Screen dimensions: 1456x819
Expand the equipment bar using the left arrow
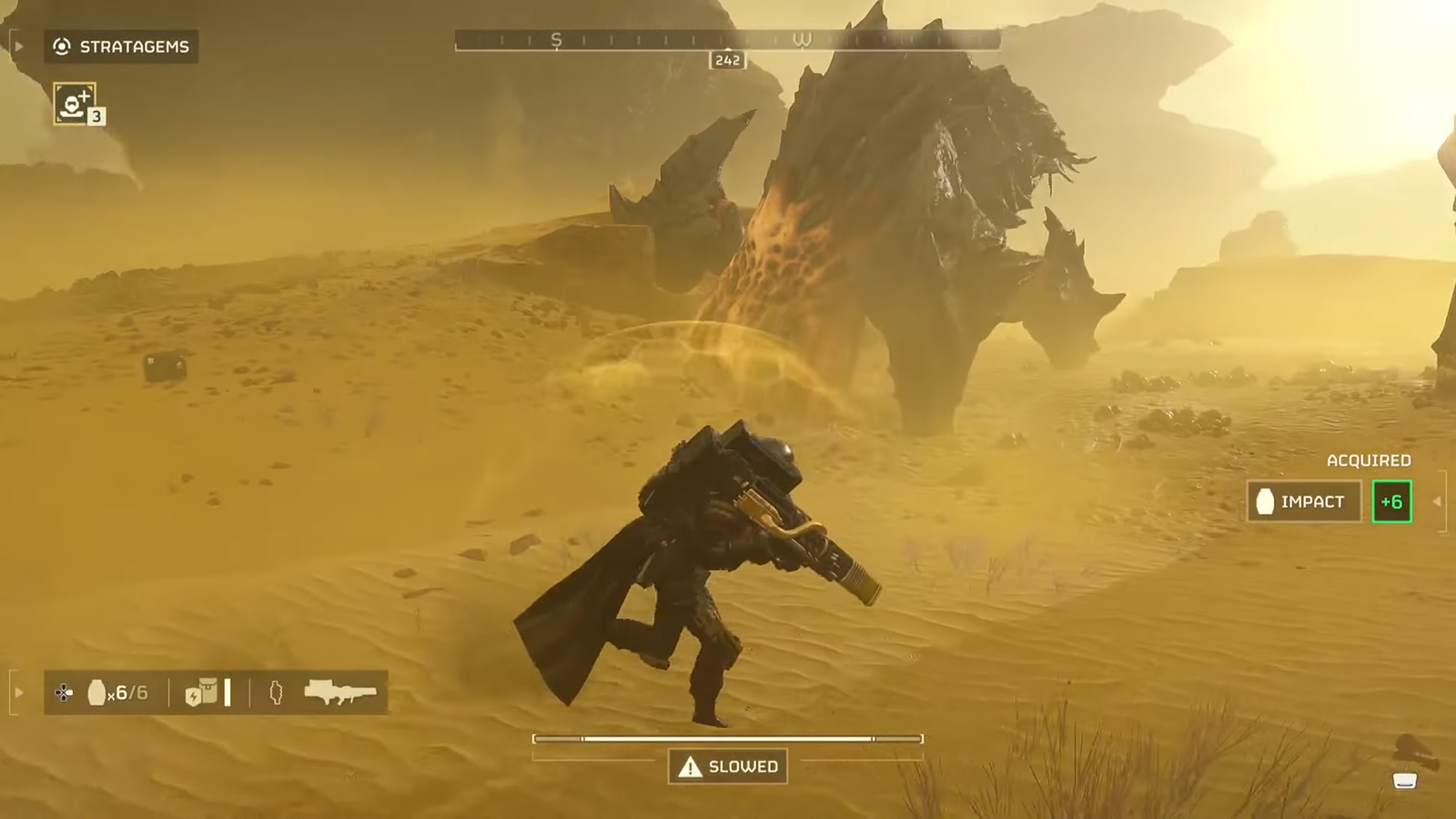pos(18,693)
